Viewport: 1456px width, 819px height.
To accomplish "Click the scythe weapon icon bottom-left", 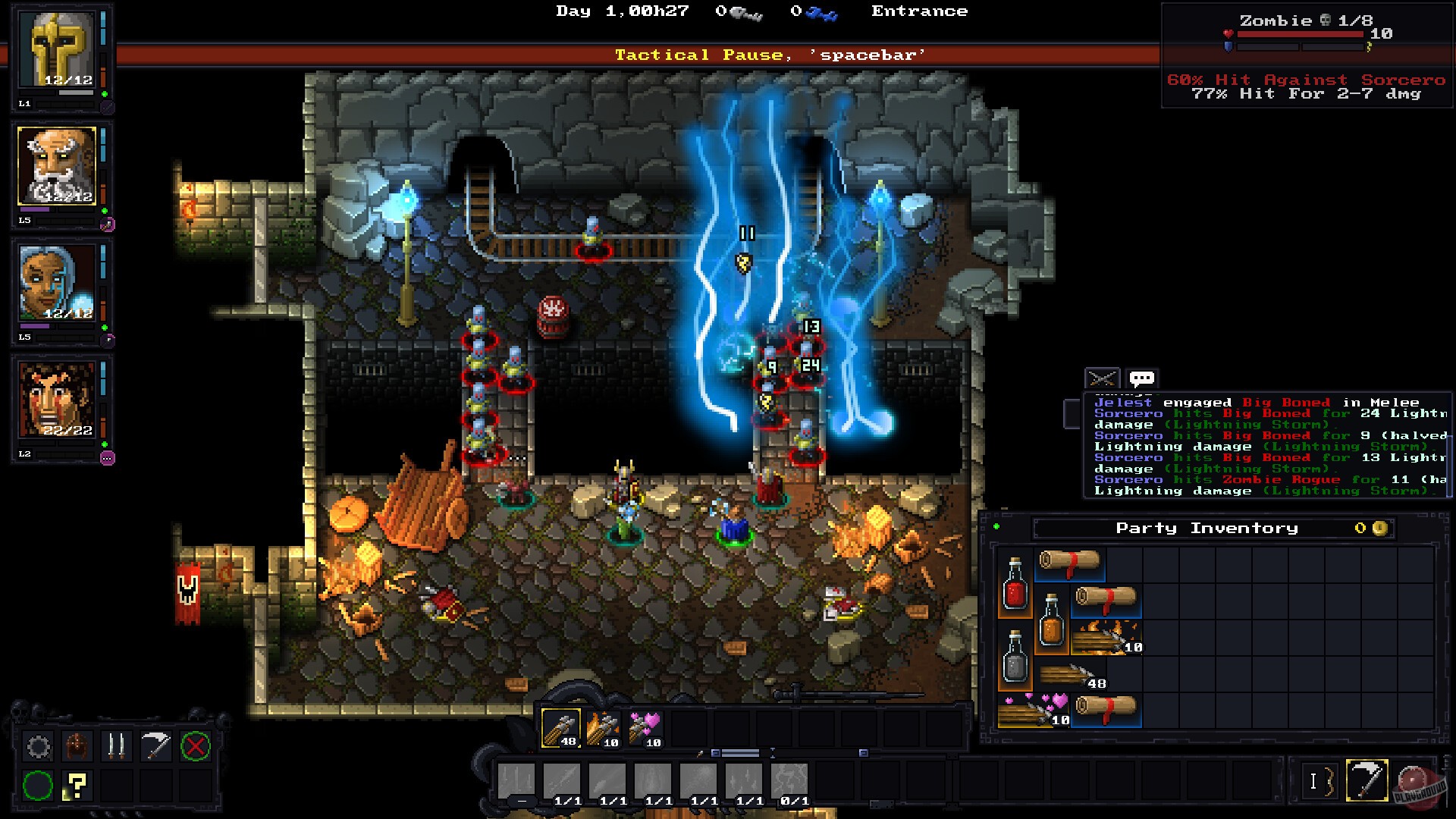I will click(x=156, y=745).
